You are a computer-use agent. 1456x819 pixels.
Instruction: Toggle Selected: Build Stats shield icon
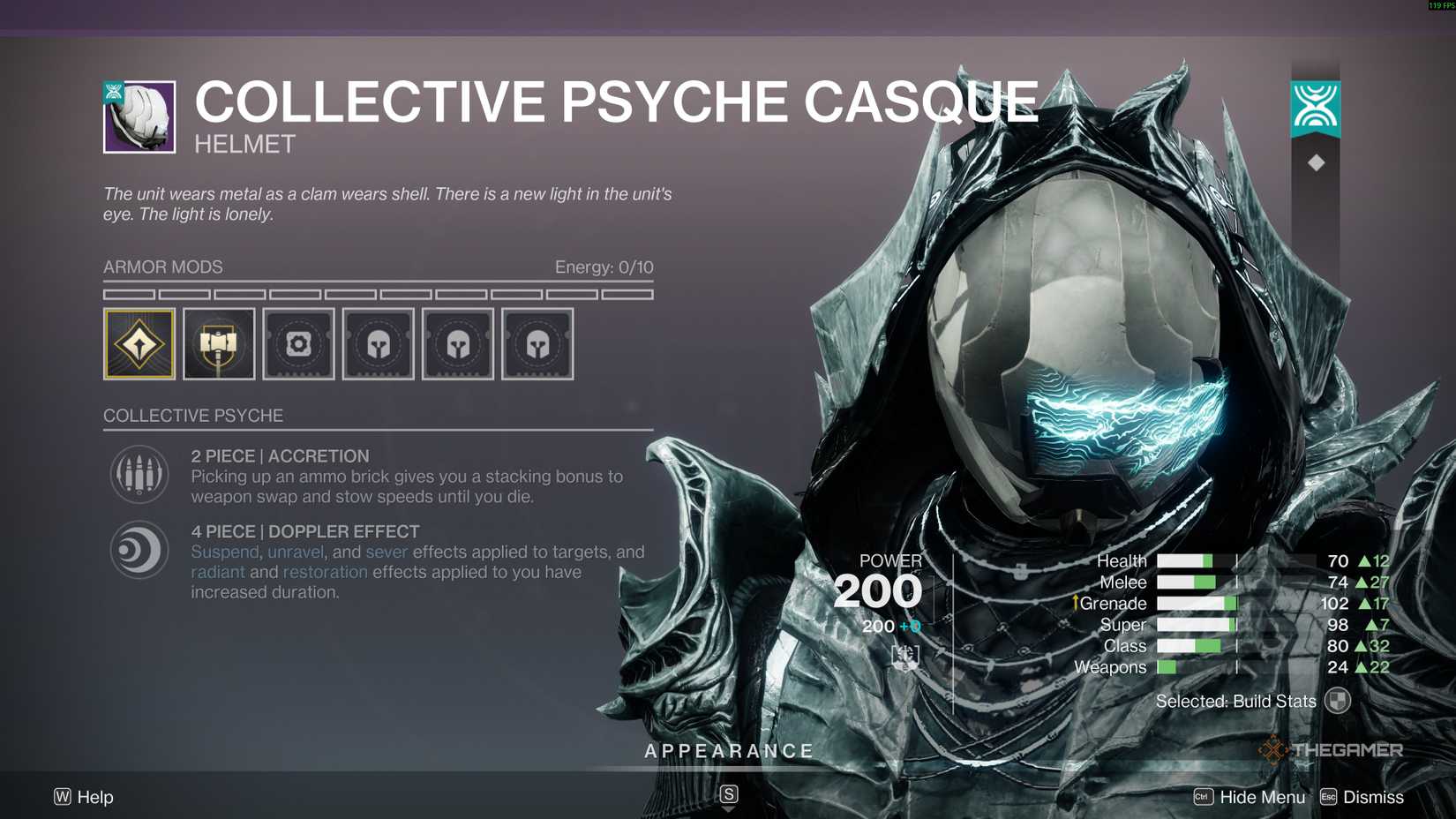(x=1340, y=700)
